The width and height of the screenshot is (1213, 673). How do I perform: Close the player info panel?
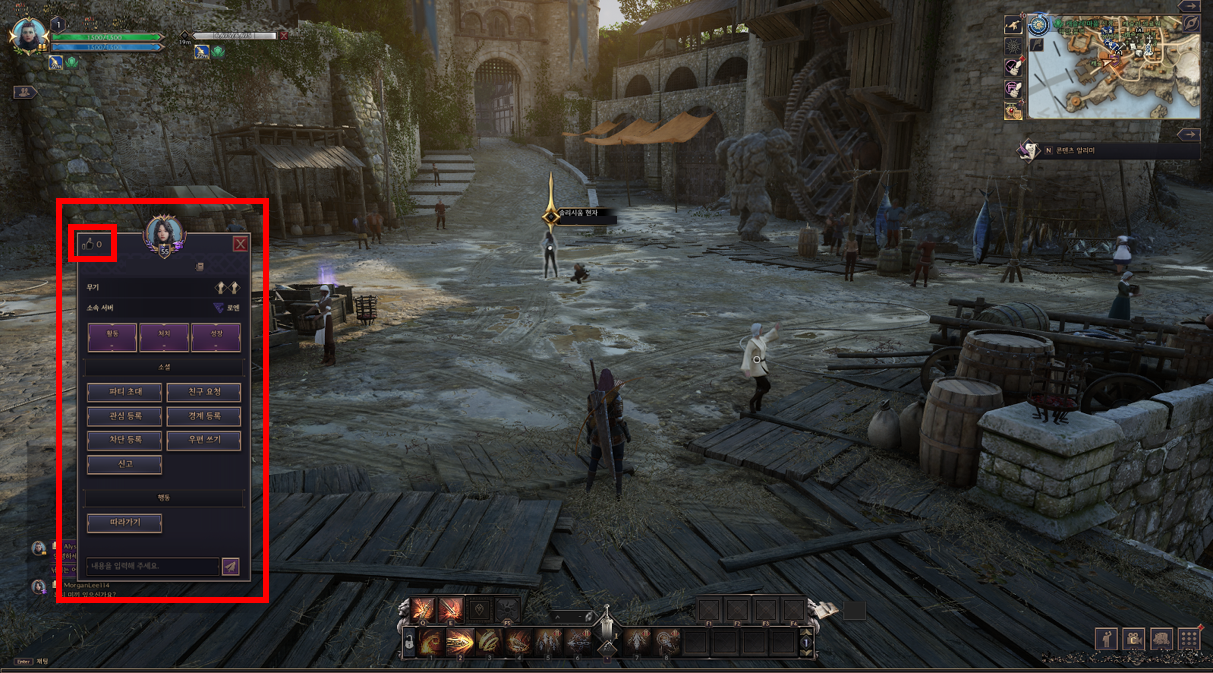click(240, 244)
